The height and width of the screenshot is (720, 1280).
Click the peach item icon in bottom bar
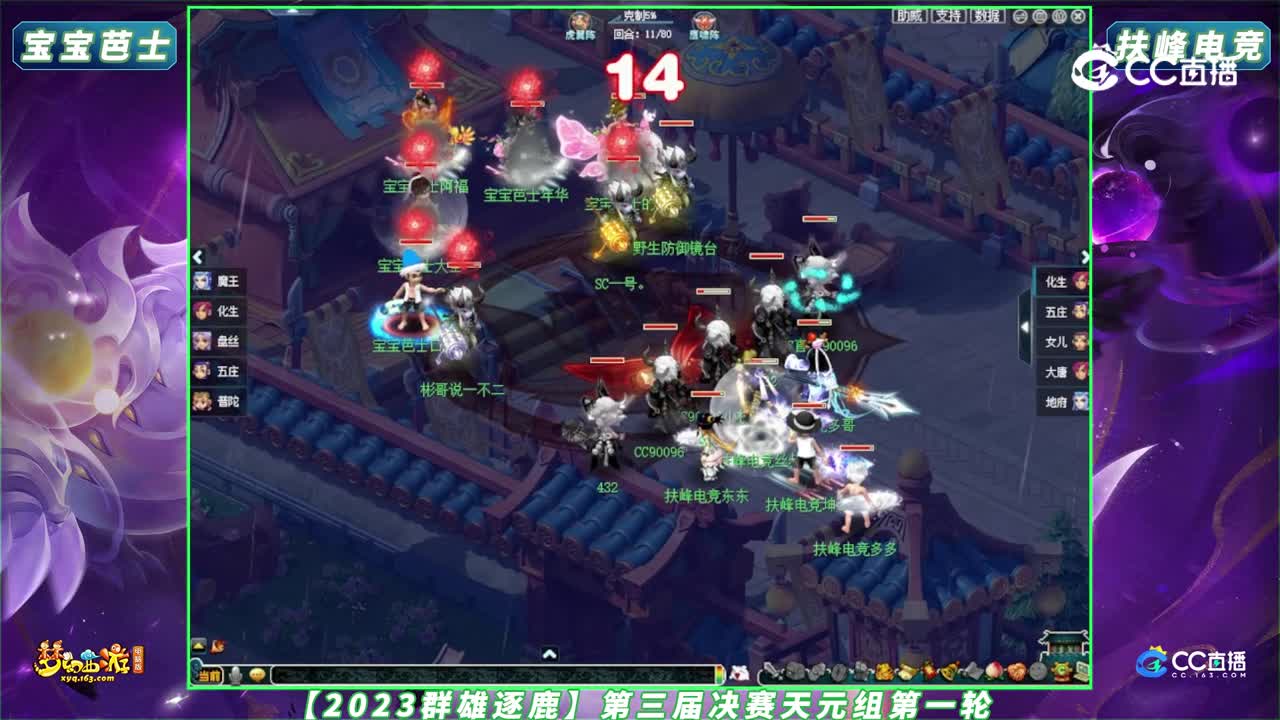994,669
